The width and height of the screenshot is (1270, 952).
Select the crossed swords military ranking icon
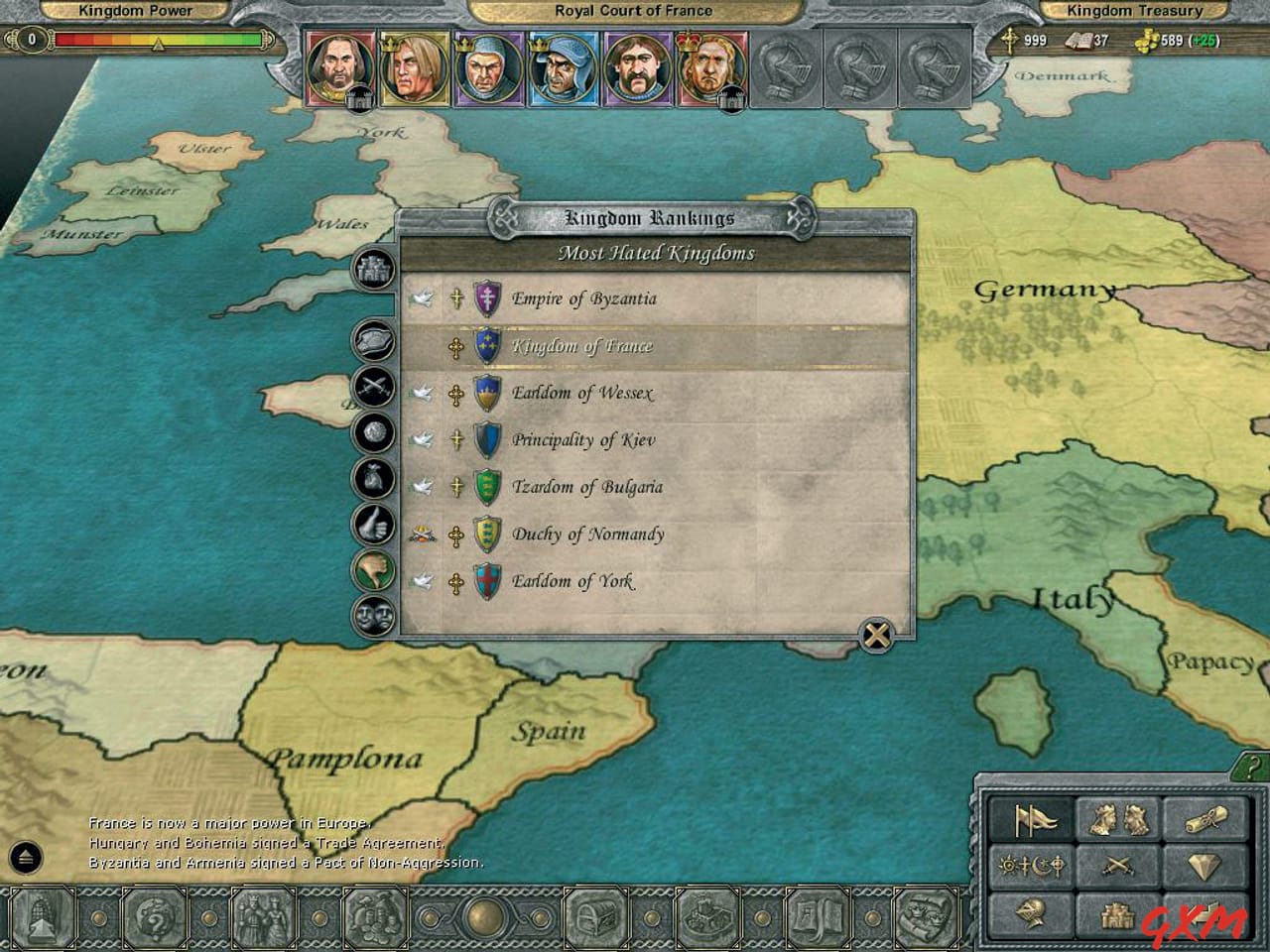372,383
